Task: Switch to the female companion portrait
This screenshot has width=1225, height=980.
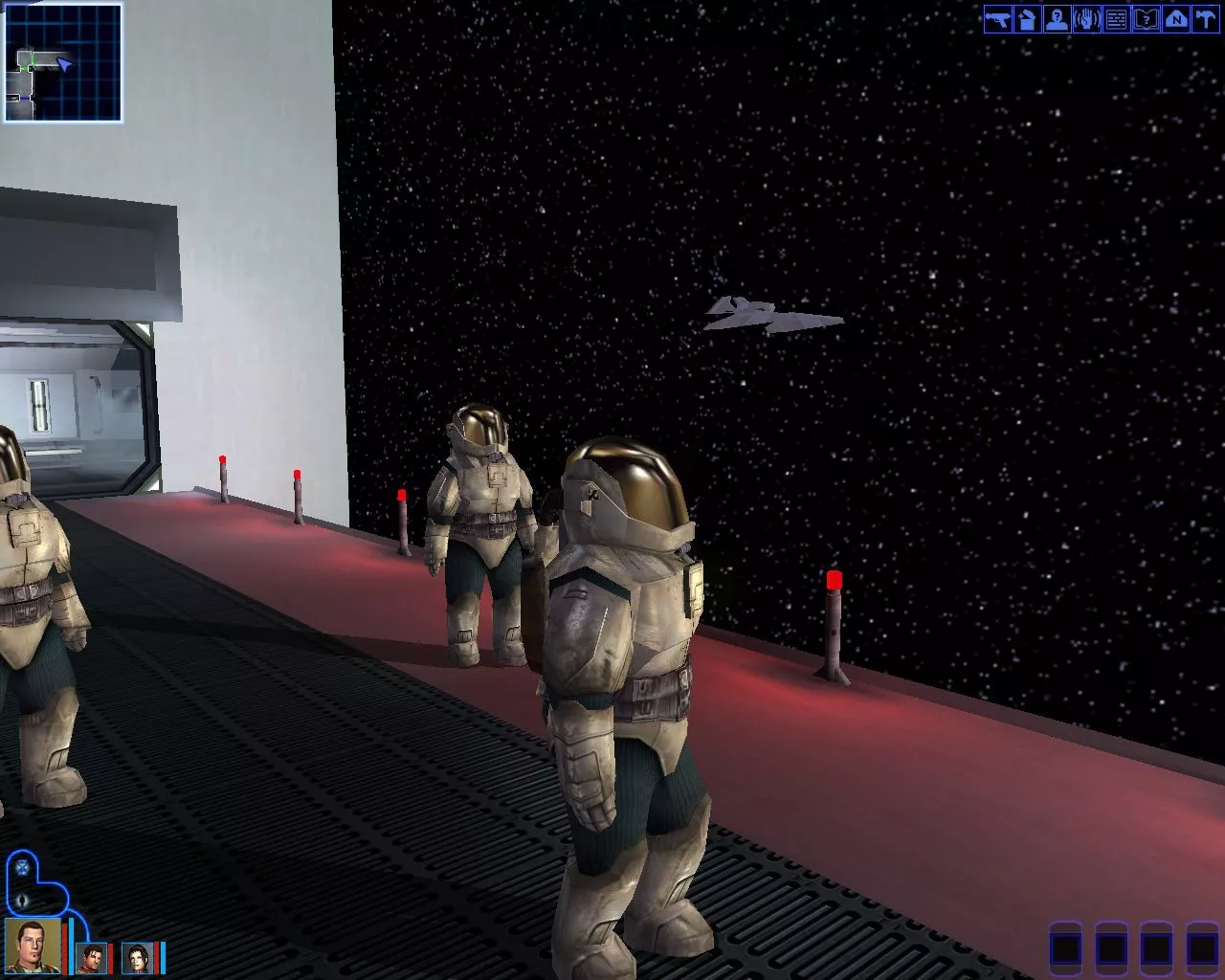Action: coord(137,958)
